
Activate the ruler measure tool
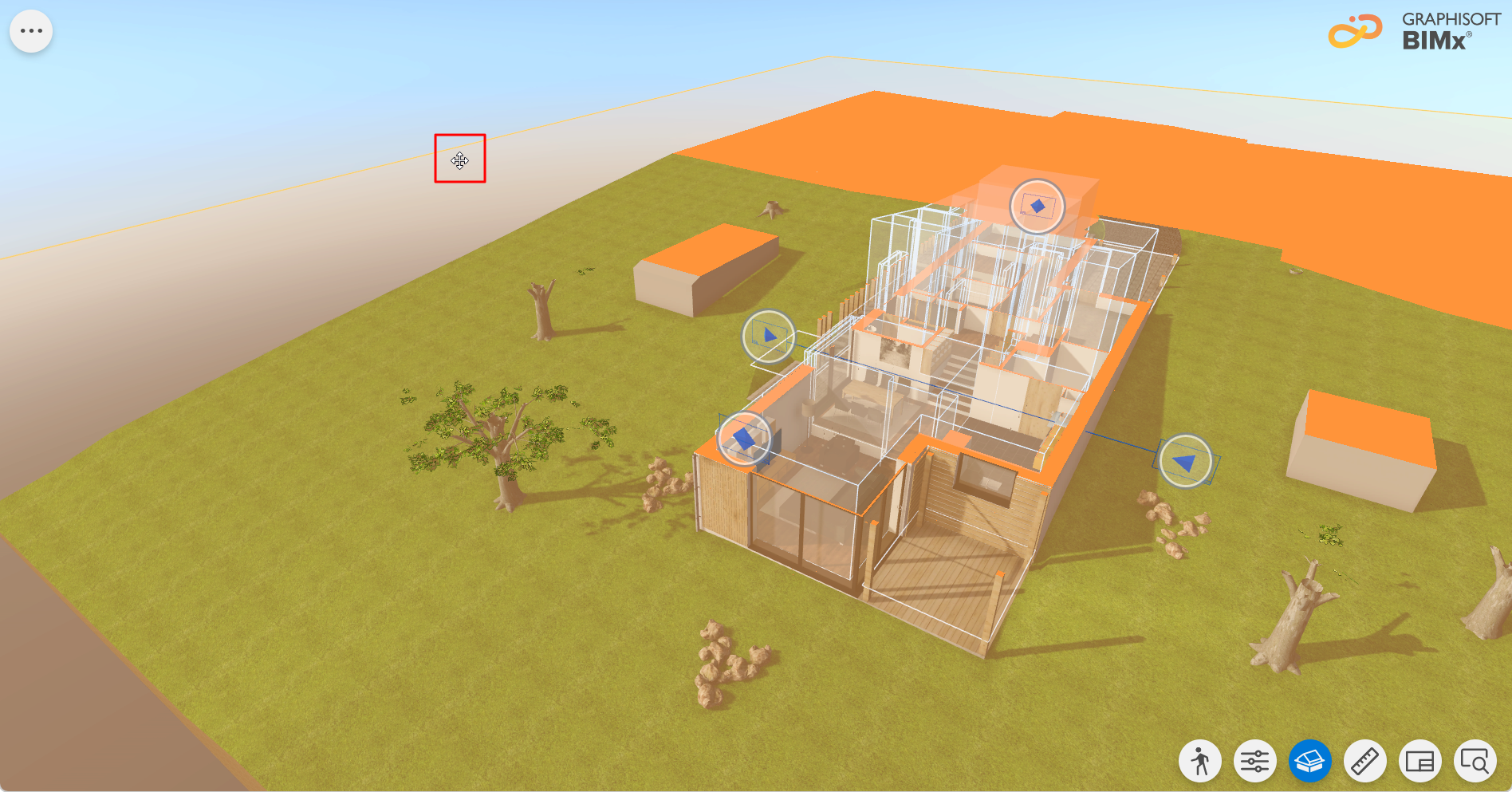click(1365, 762)
